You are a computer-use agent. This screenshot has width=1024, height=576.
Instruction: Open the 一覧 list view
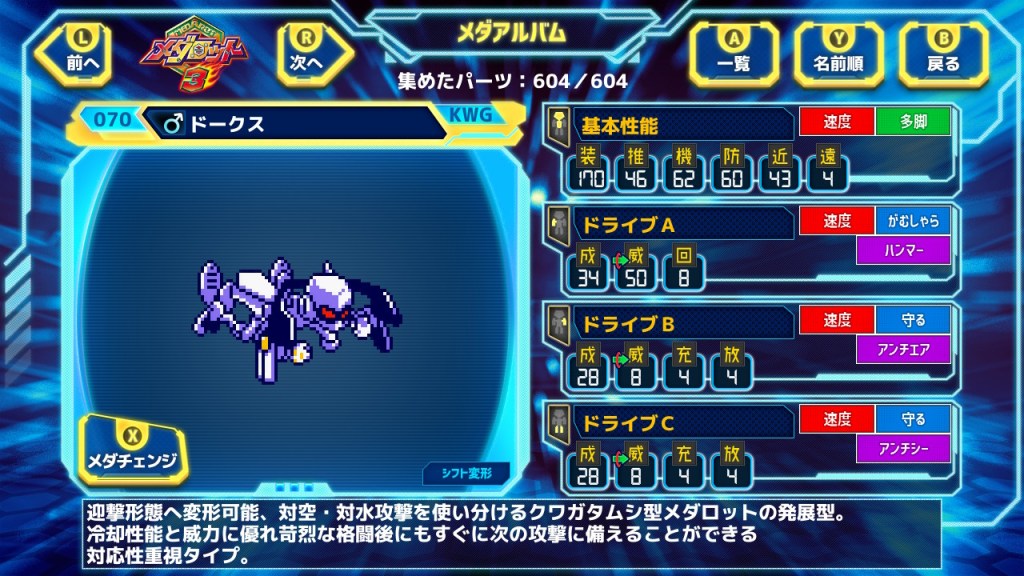(x=734, y=52)
